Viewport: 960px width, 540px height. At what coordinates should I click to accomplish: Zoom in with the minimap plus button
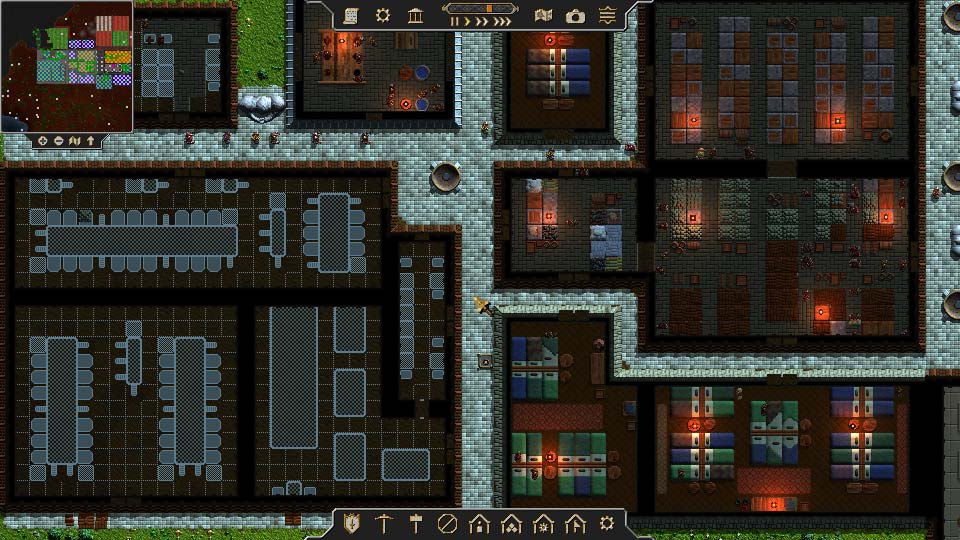click(x=44, y=141)
